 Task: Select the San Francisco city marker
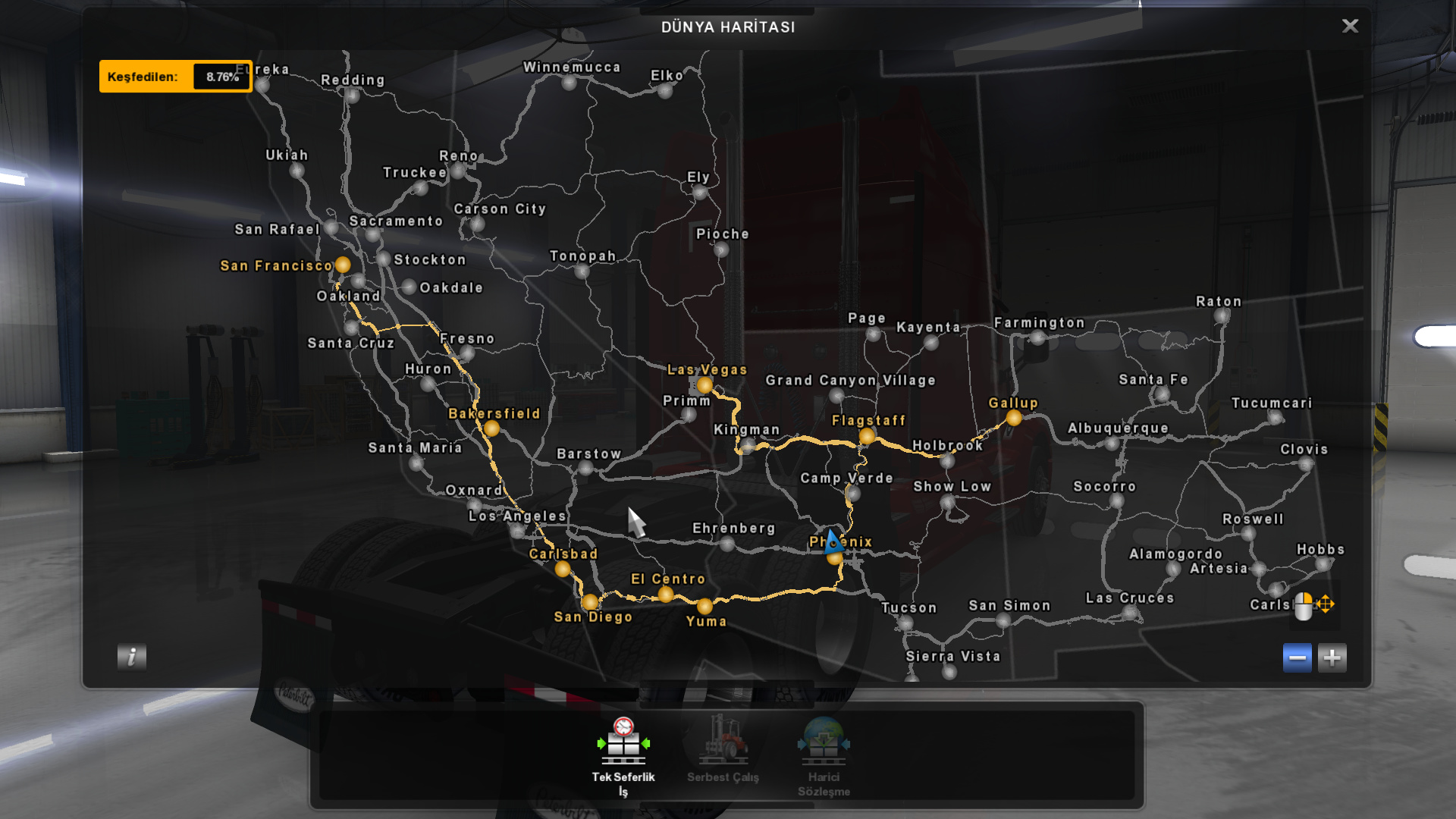343,265
